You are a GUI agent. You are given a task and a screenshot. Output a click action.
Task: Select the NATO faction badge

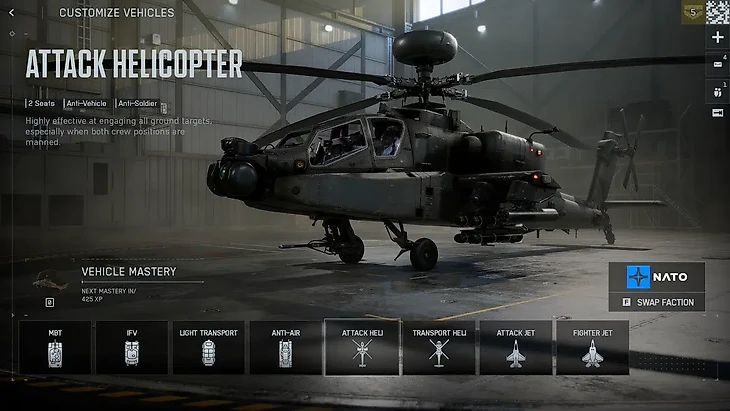click(657, 276)
